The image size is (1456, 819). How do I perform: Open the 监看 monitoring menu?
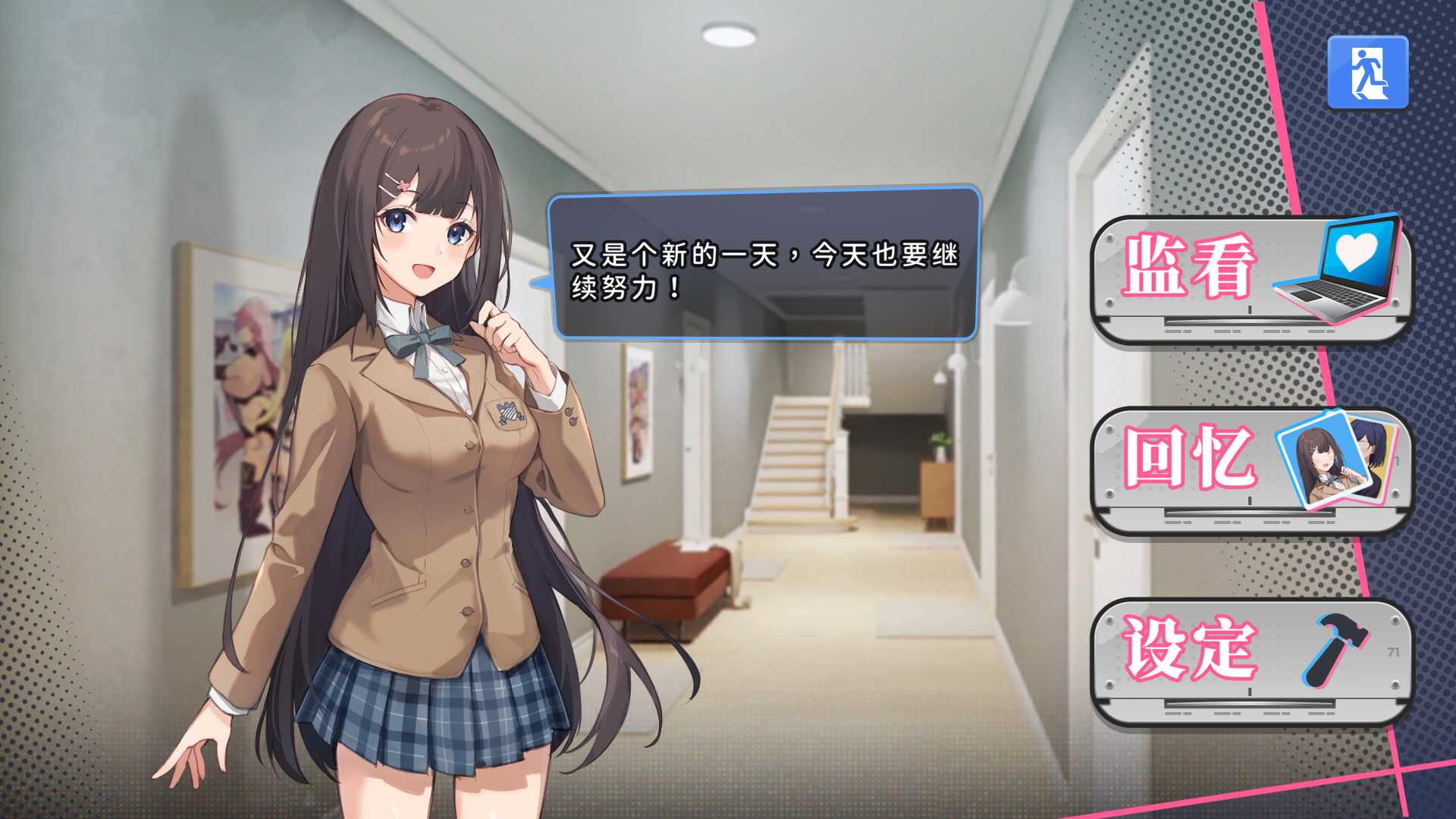click(x=1251, y=281)
